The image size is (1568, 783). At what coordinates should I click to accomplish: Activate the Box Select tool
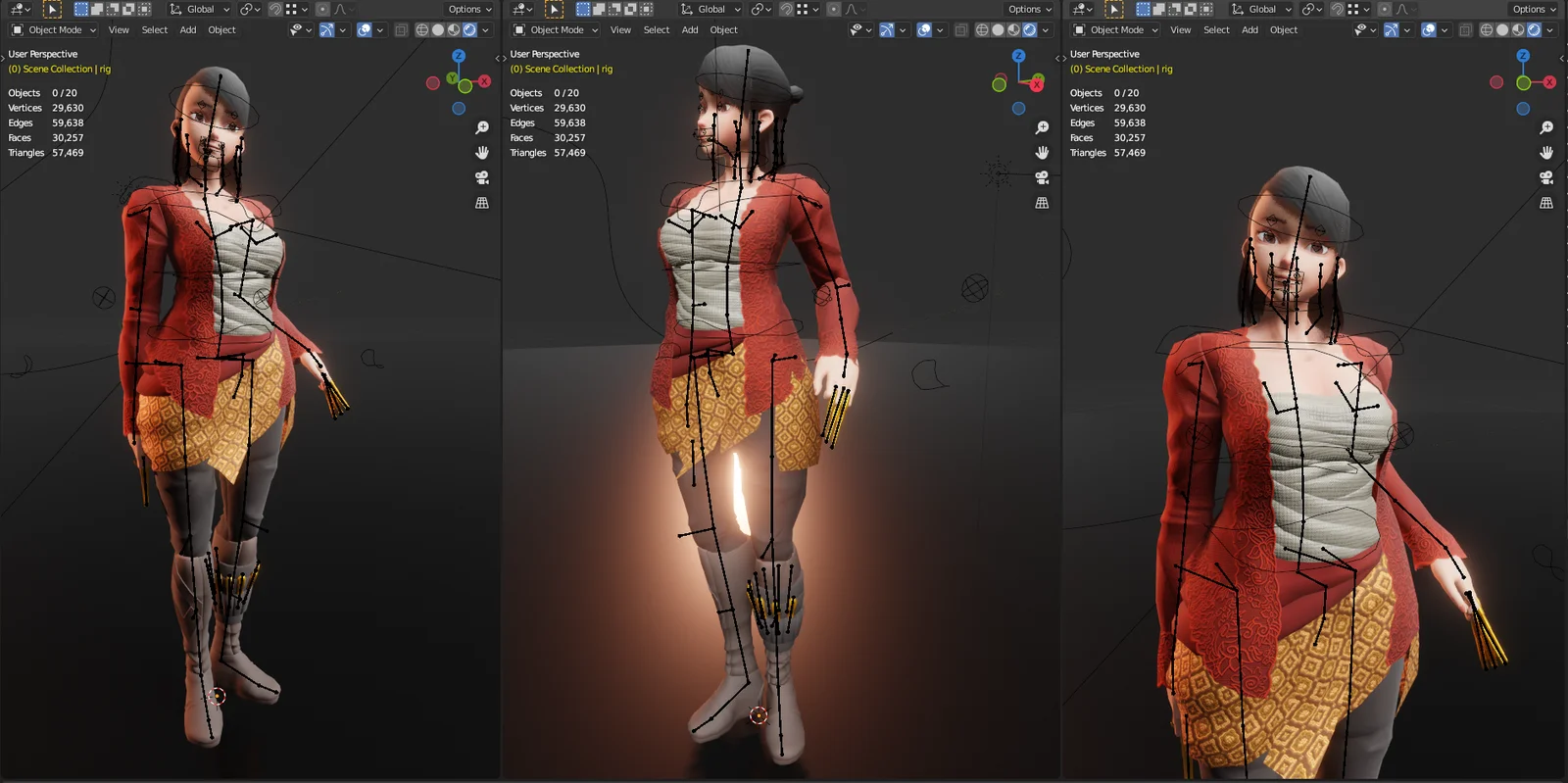(81, 9)
